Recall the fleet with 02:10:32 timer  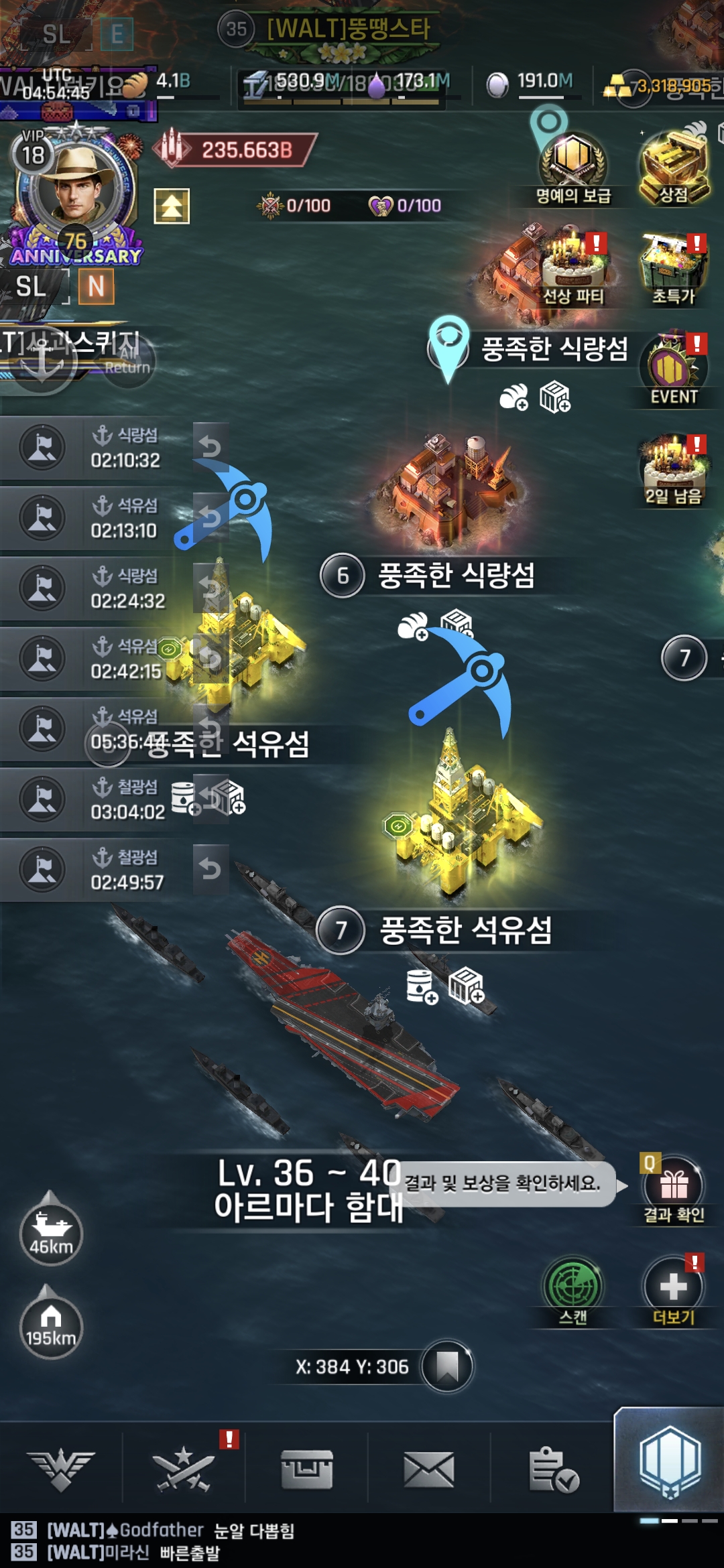click(x=210, y=446)
